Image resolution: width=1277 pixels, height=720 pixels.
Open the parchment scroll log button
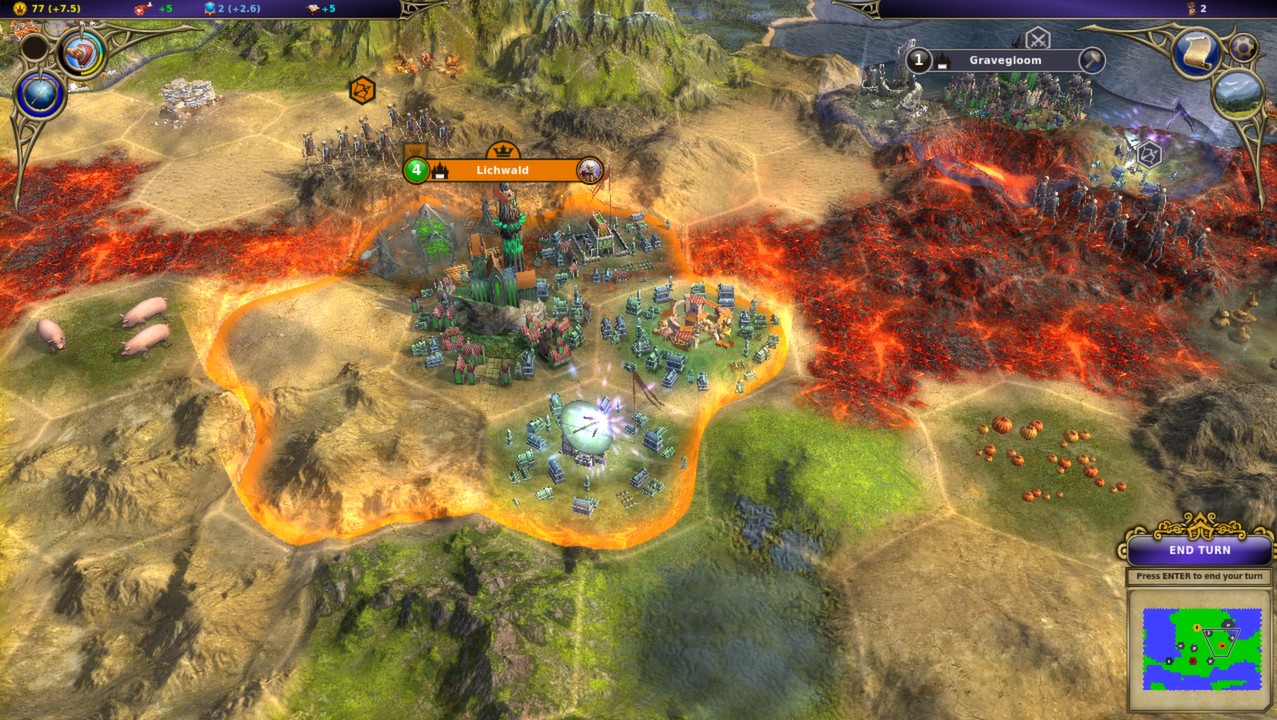[x=1195, y=54]
